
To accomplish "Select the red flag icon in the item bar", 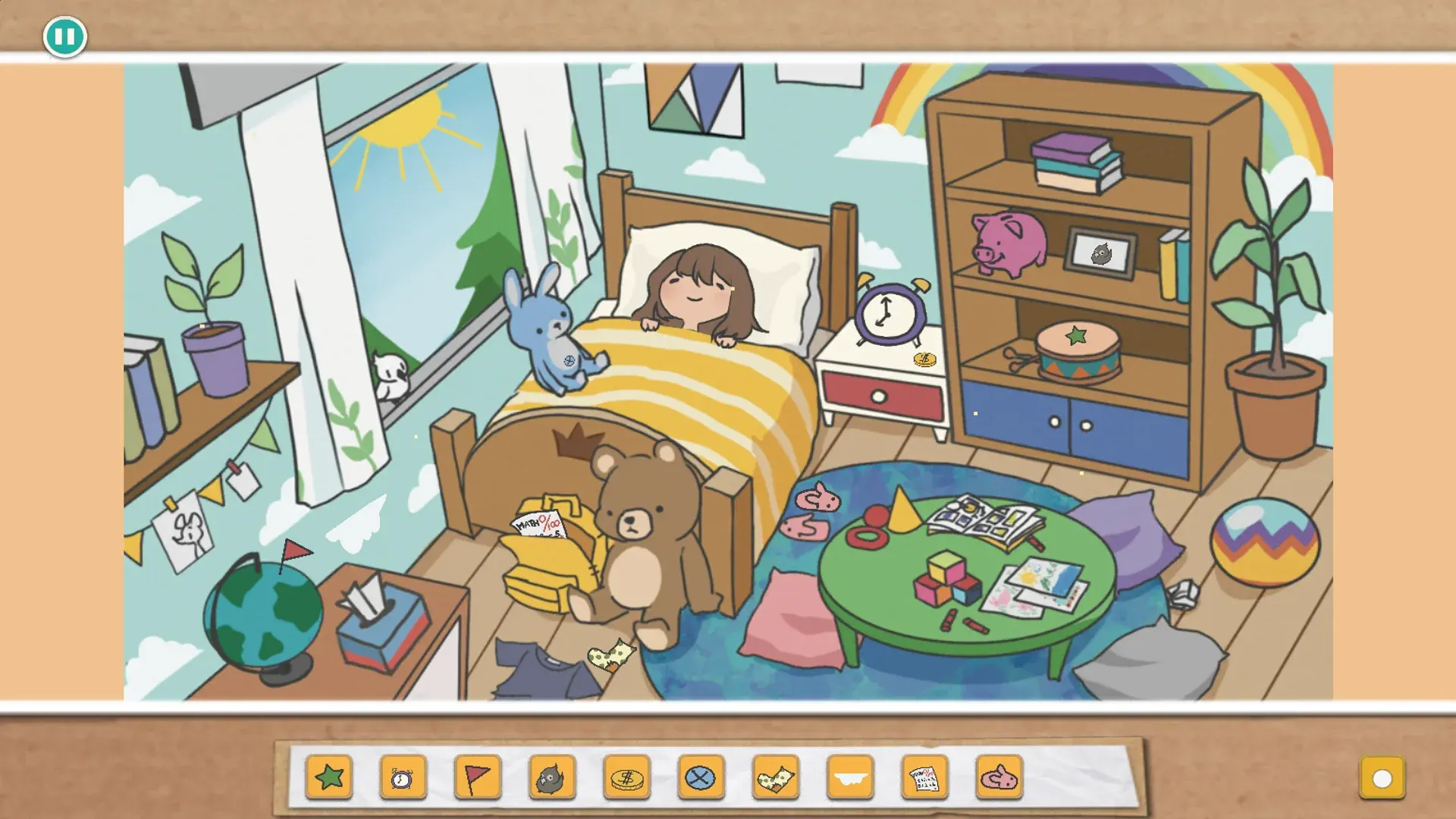I will point(478,777).
